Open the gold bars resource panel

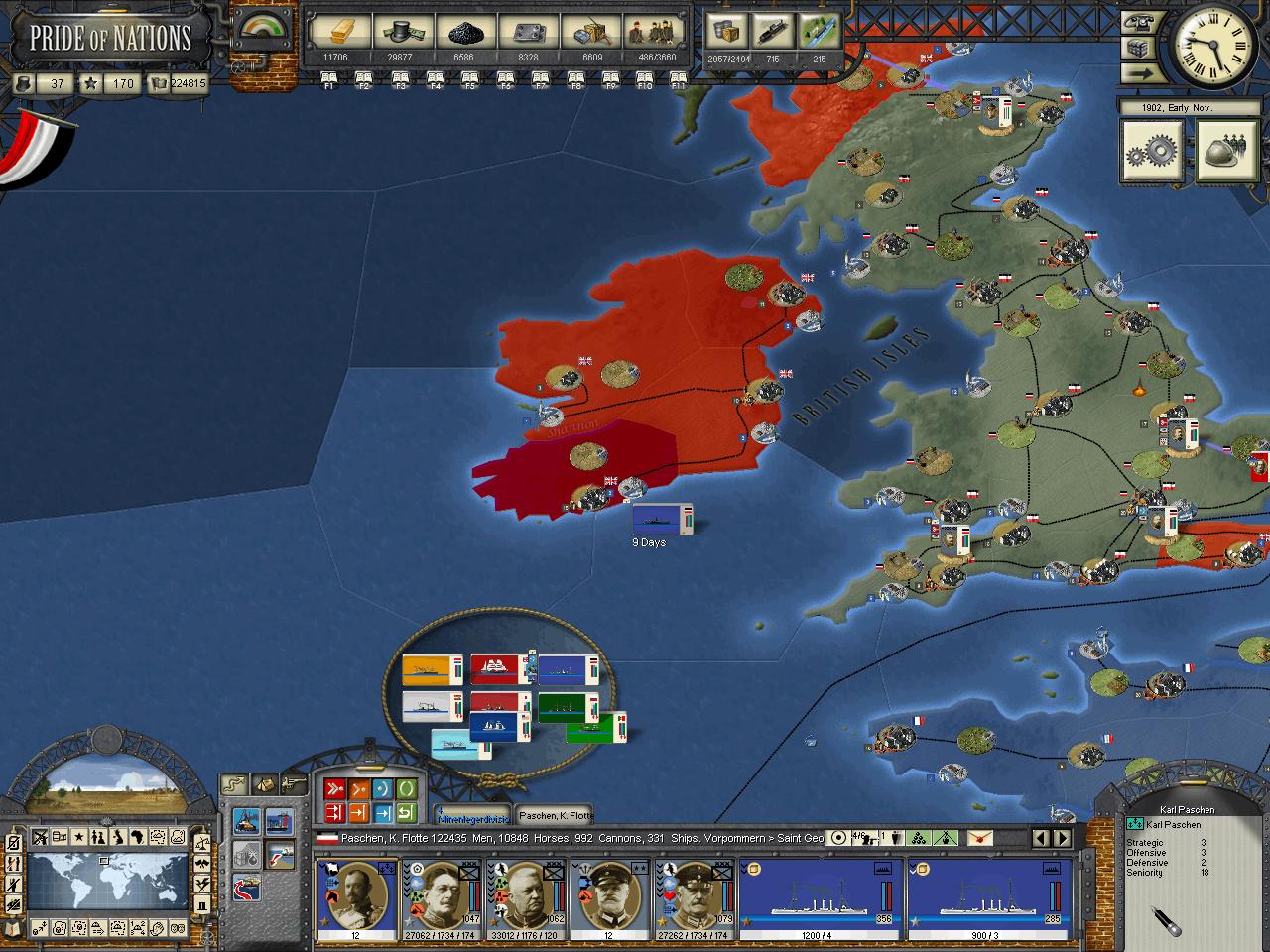tap(335, 32)
